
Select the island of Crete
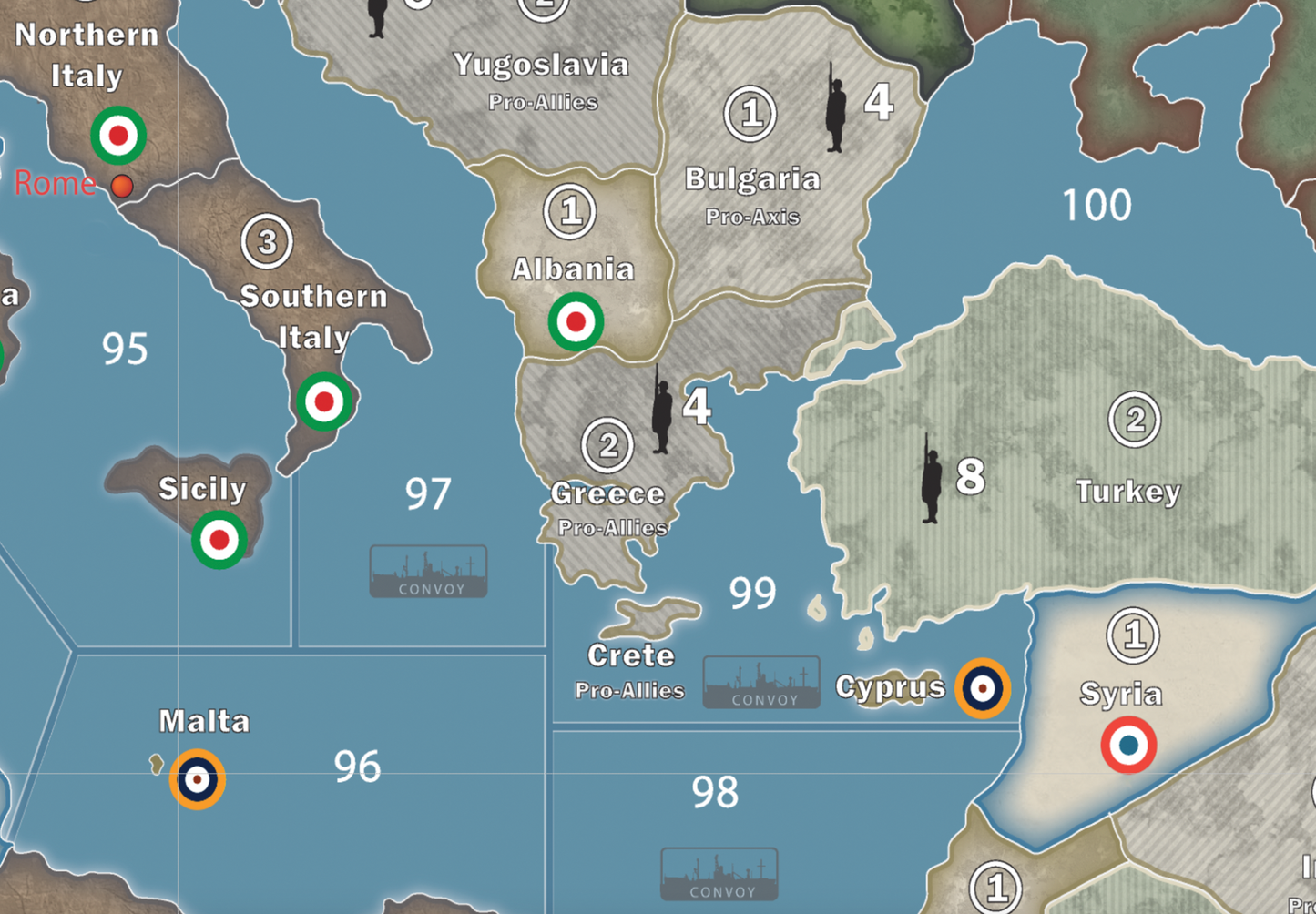(x=658, y=615)
